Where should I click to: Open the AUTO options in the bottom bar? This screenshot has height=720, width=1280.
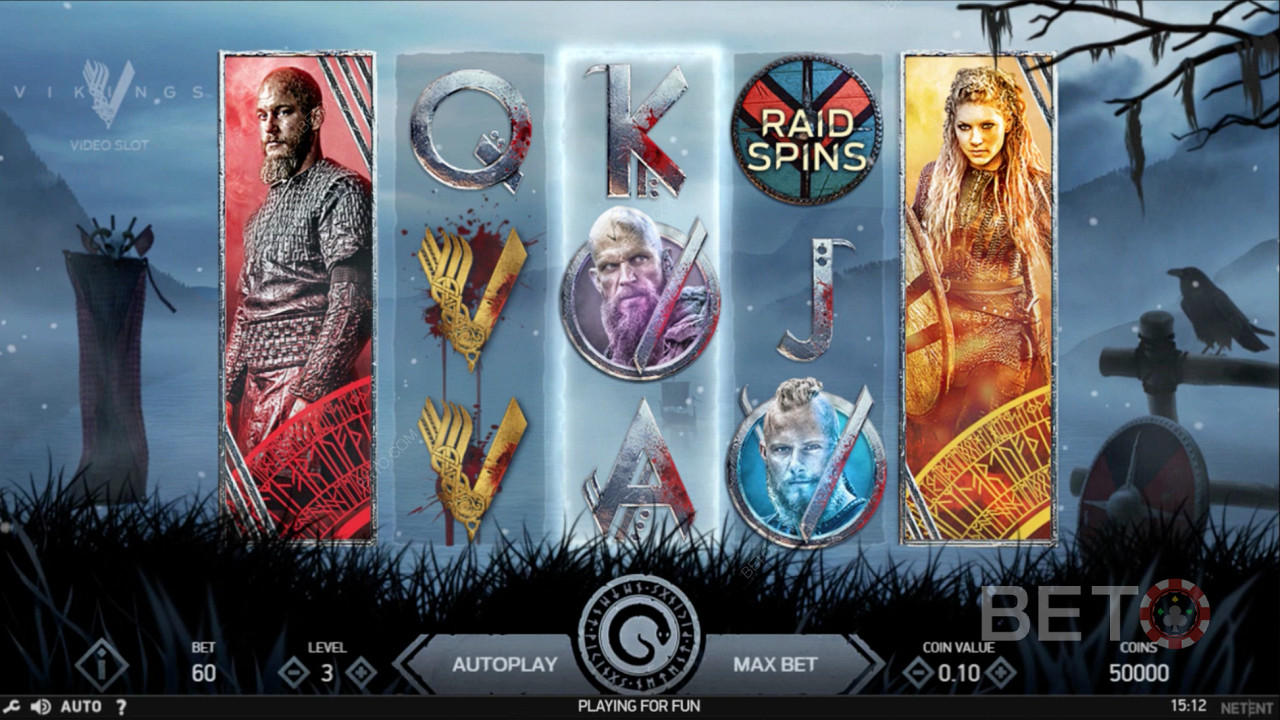[x=81, y=707]
